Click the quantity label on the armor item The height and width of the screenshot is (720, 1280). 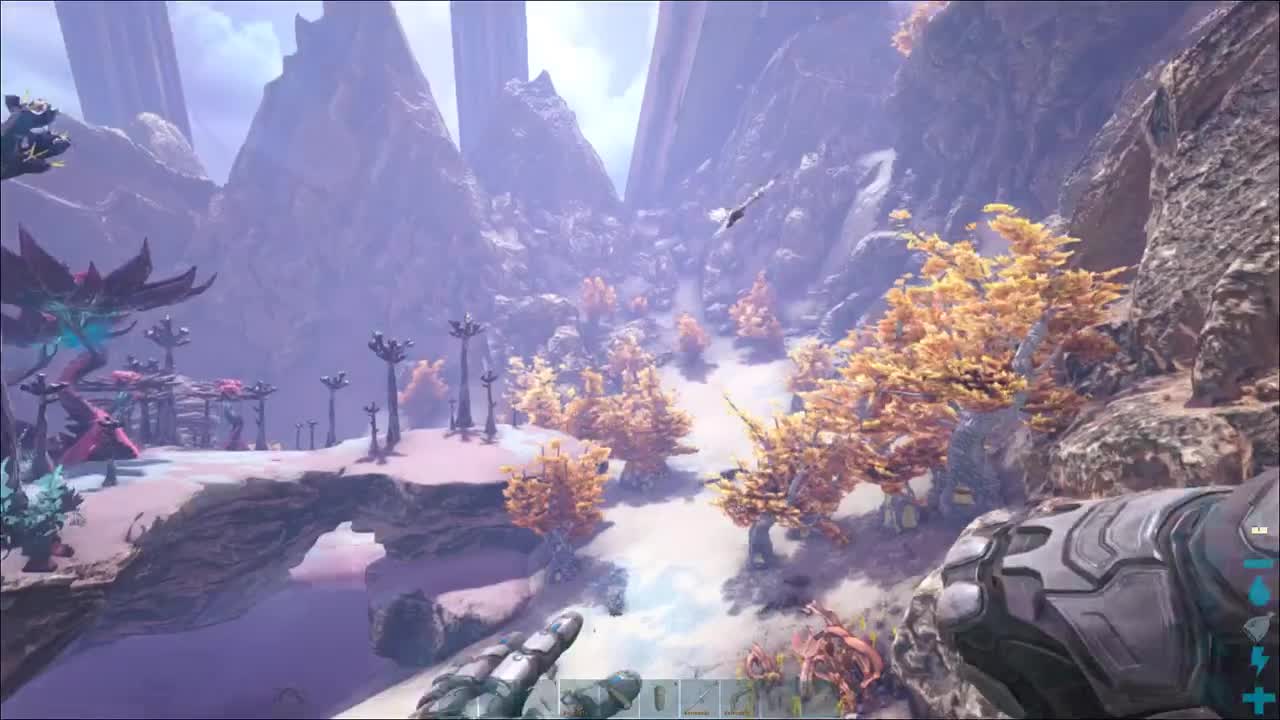(x=572, y=712)
